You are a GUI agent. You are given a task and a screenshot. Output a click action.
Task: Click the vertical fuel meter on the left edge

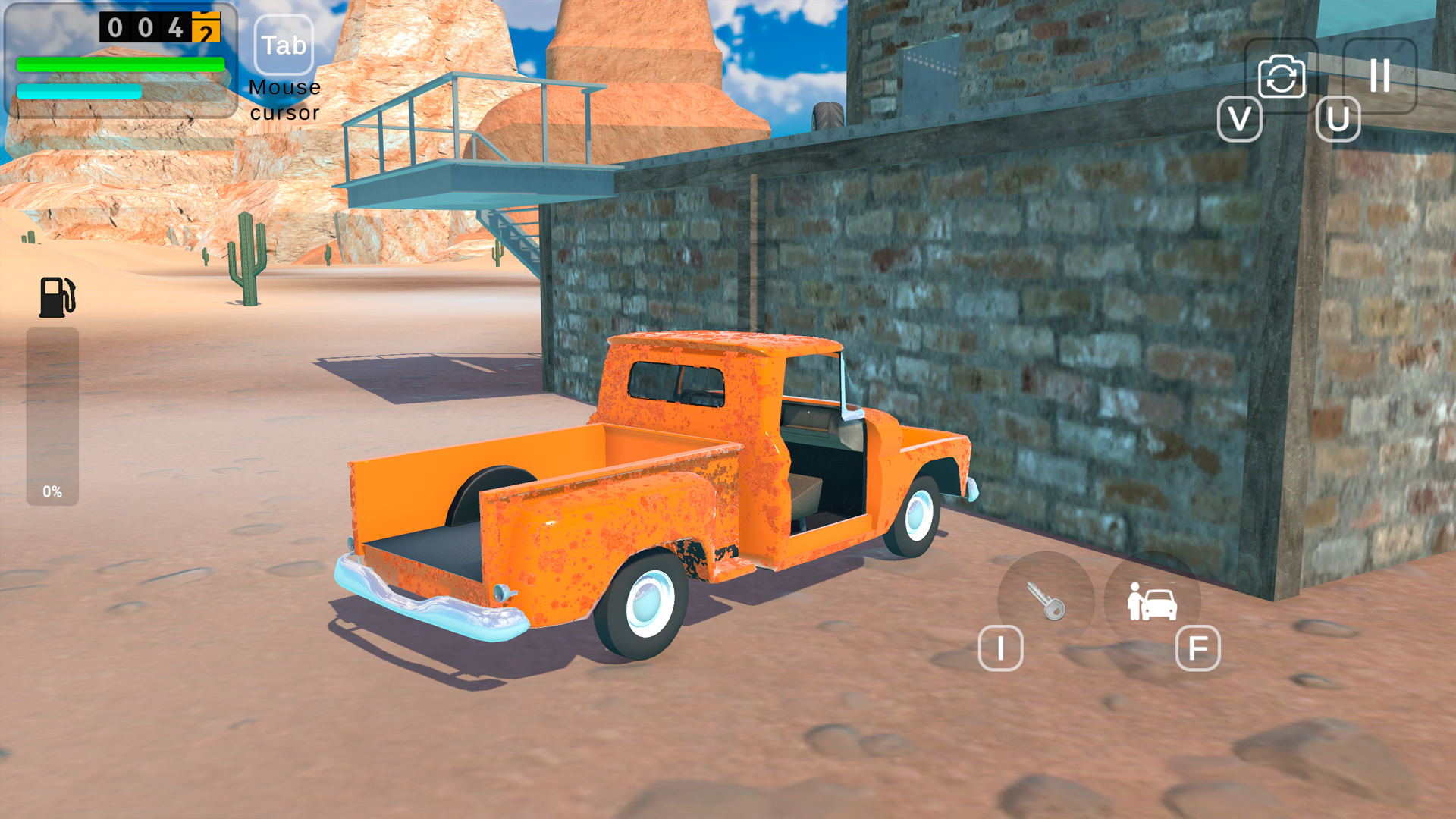pos(53,417)
